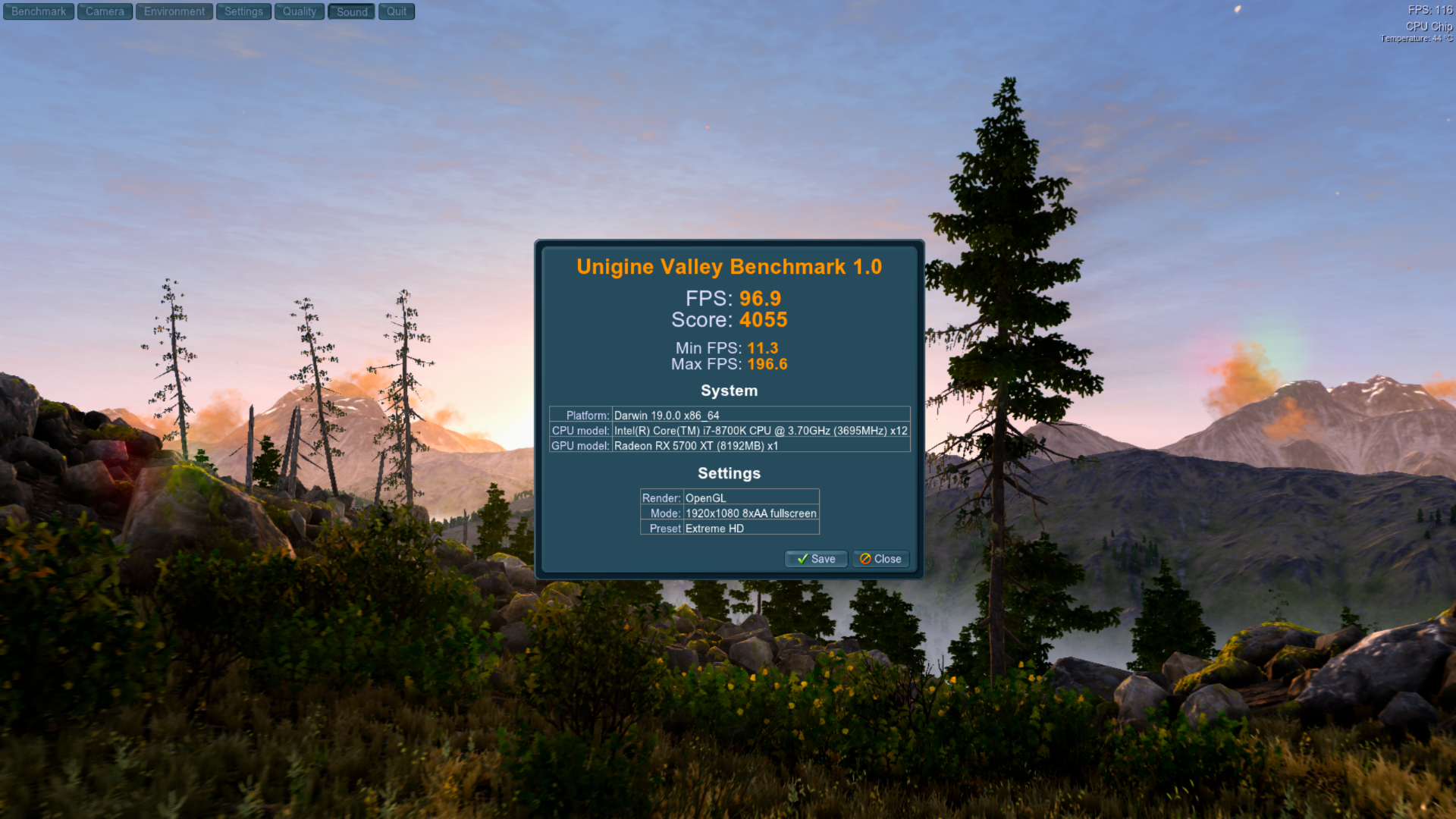Open the Settings menu

[x=243, y=11]
